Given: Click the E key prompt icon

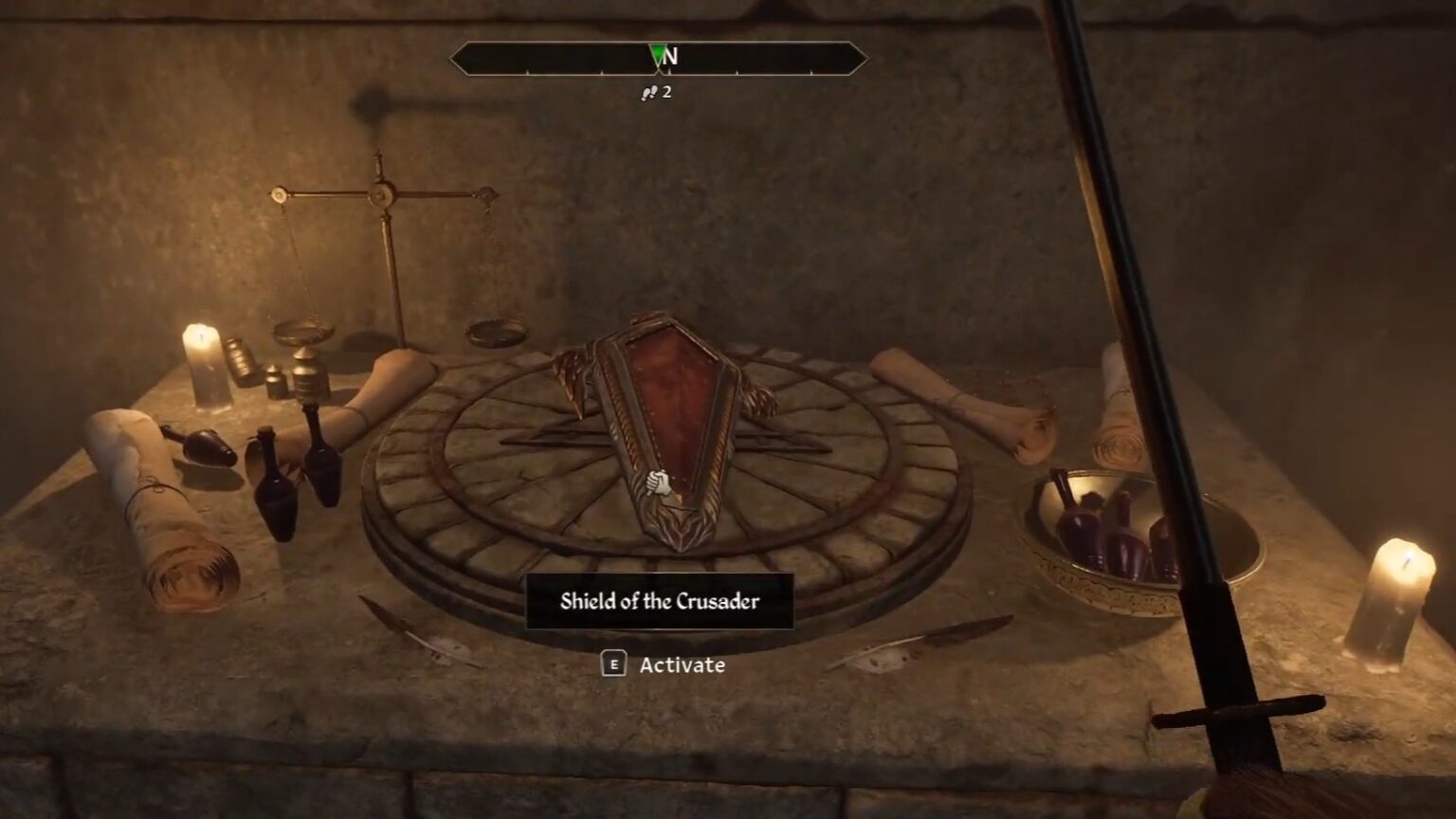Looking at the screenshot, I should click(x=616, y=665).
